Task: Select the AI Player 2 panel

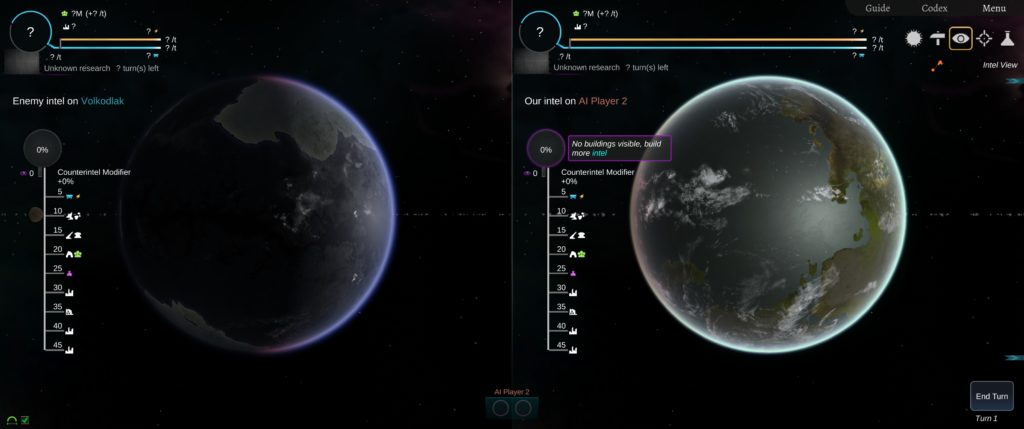Action: pos(512,407)
